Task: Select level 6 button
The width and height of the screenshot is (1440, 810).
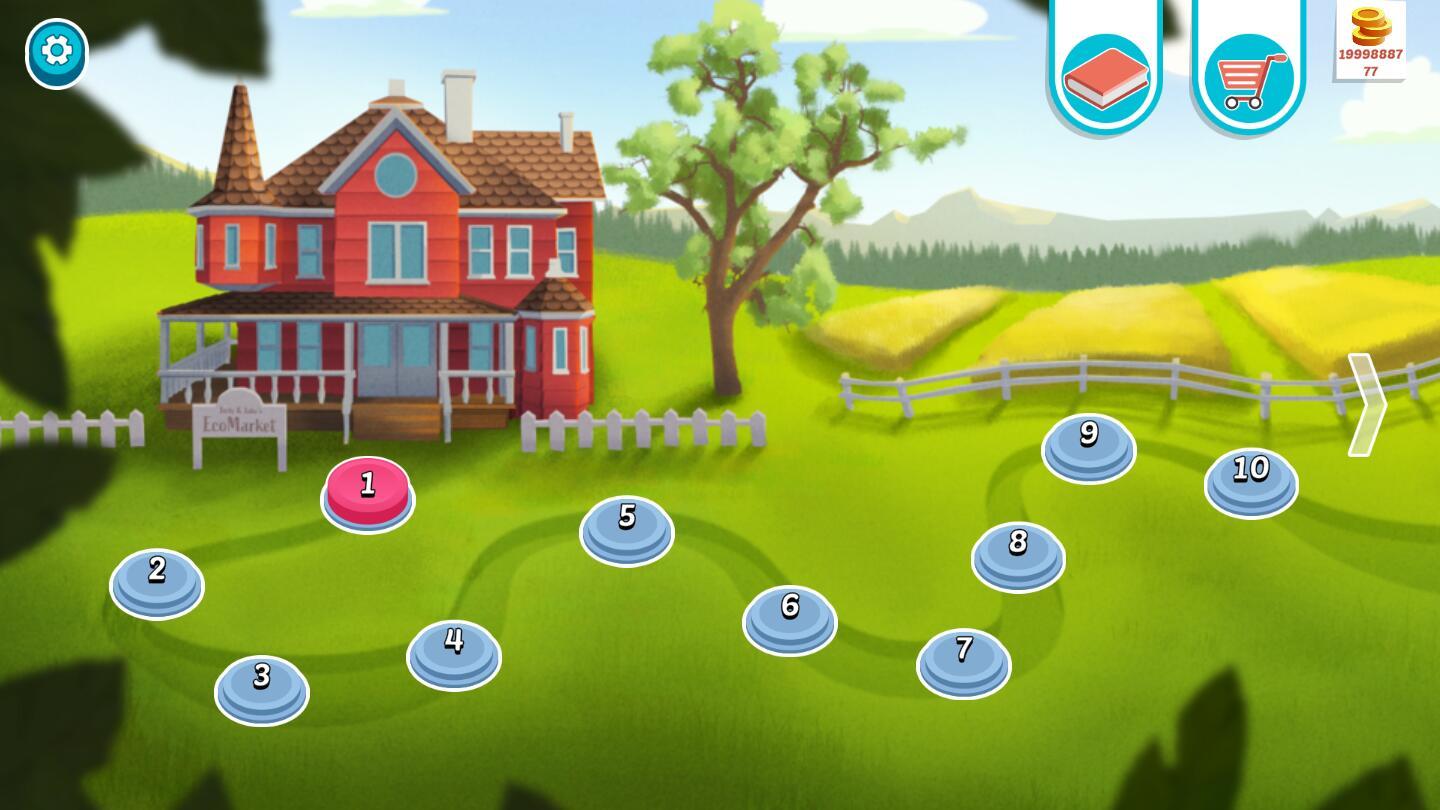Action: [790, 618]
